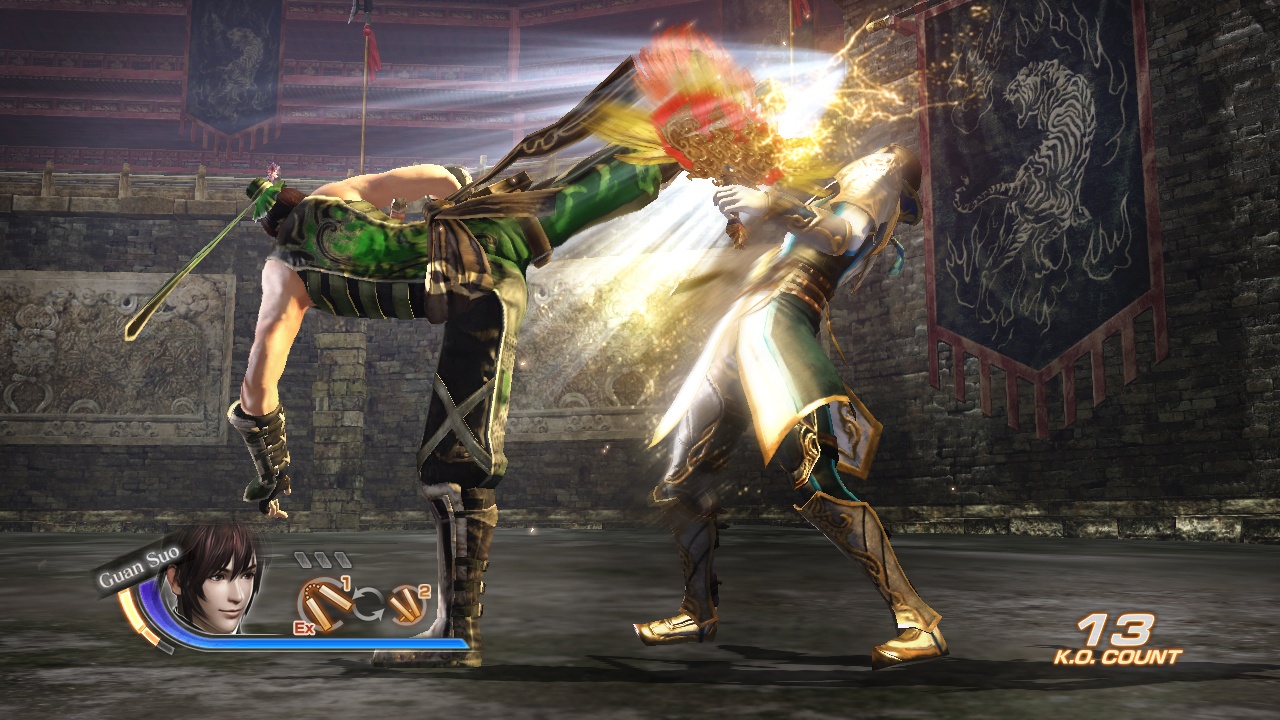This screenshot has height=720, width=1280.
Task: Click the Guan Suo name banner
Action: (136, 566)
